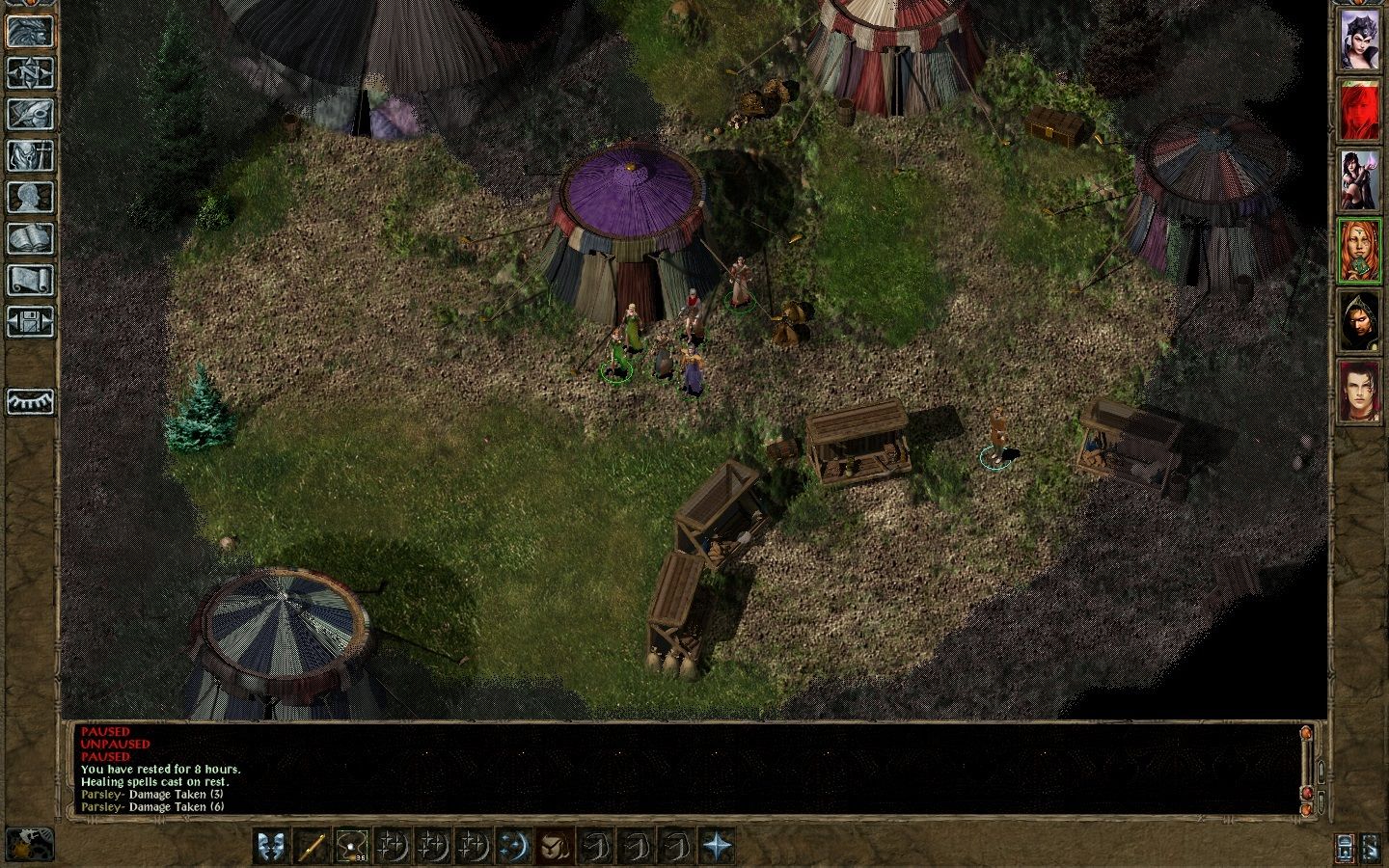Select the red-tinted injured character portrait
Viewport: 1389px width, 868px height.
(1358, 111)
